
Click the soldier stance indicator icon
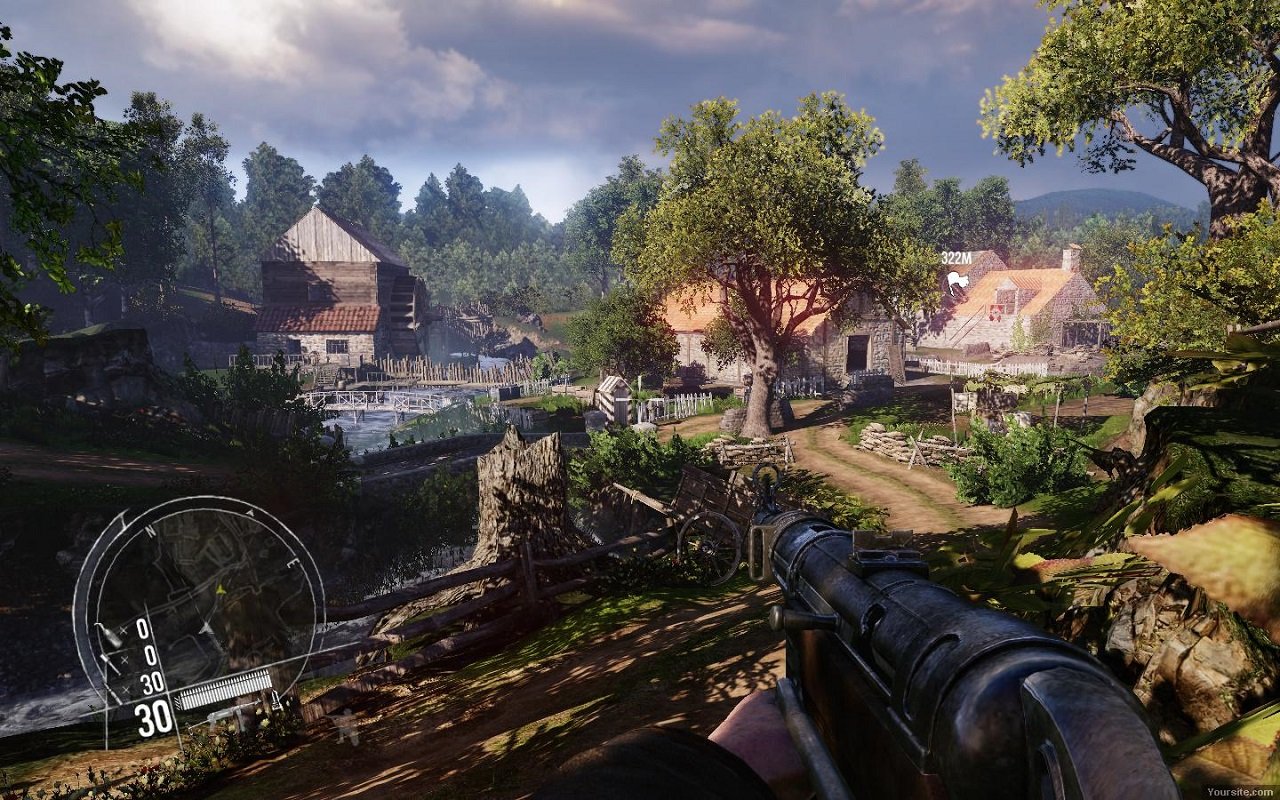(x=346, y=726)
